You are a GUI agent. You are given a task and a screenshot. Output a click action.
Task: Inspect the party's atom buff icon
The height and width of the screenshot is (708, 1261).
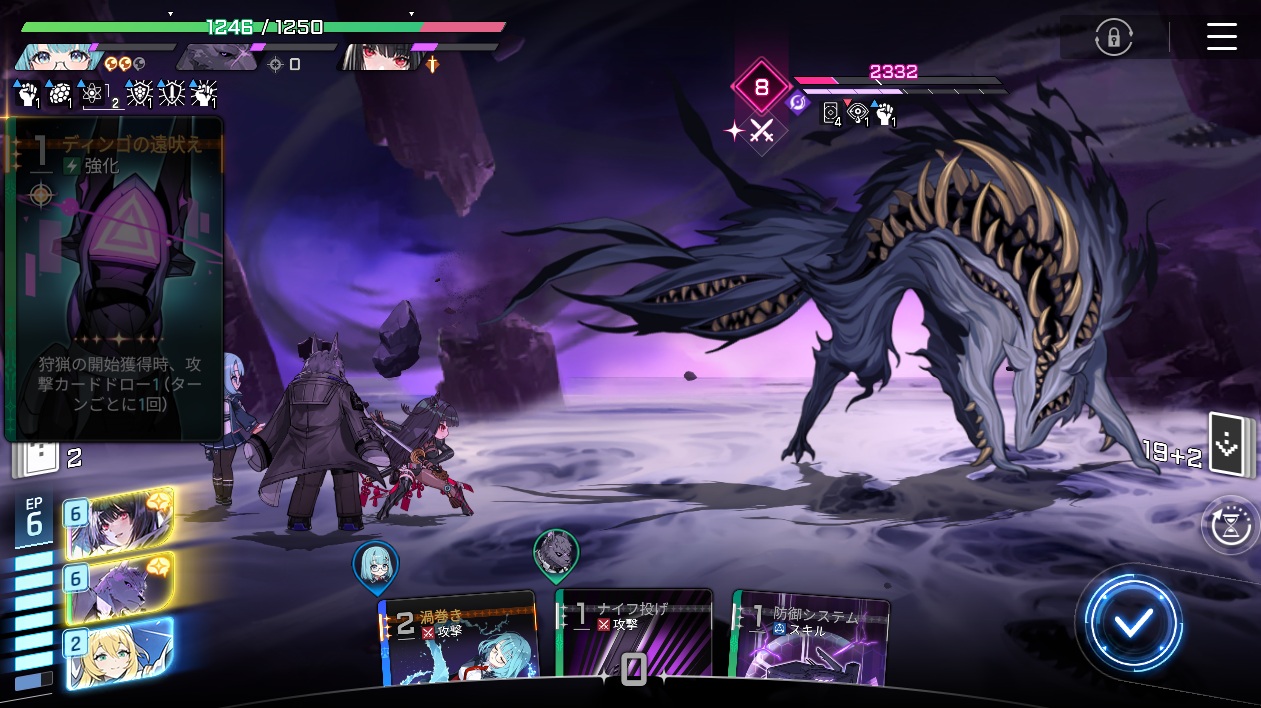(93, 94)
